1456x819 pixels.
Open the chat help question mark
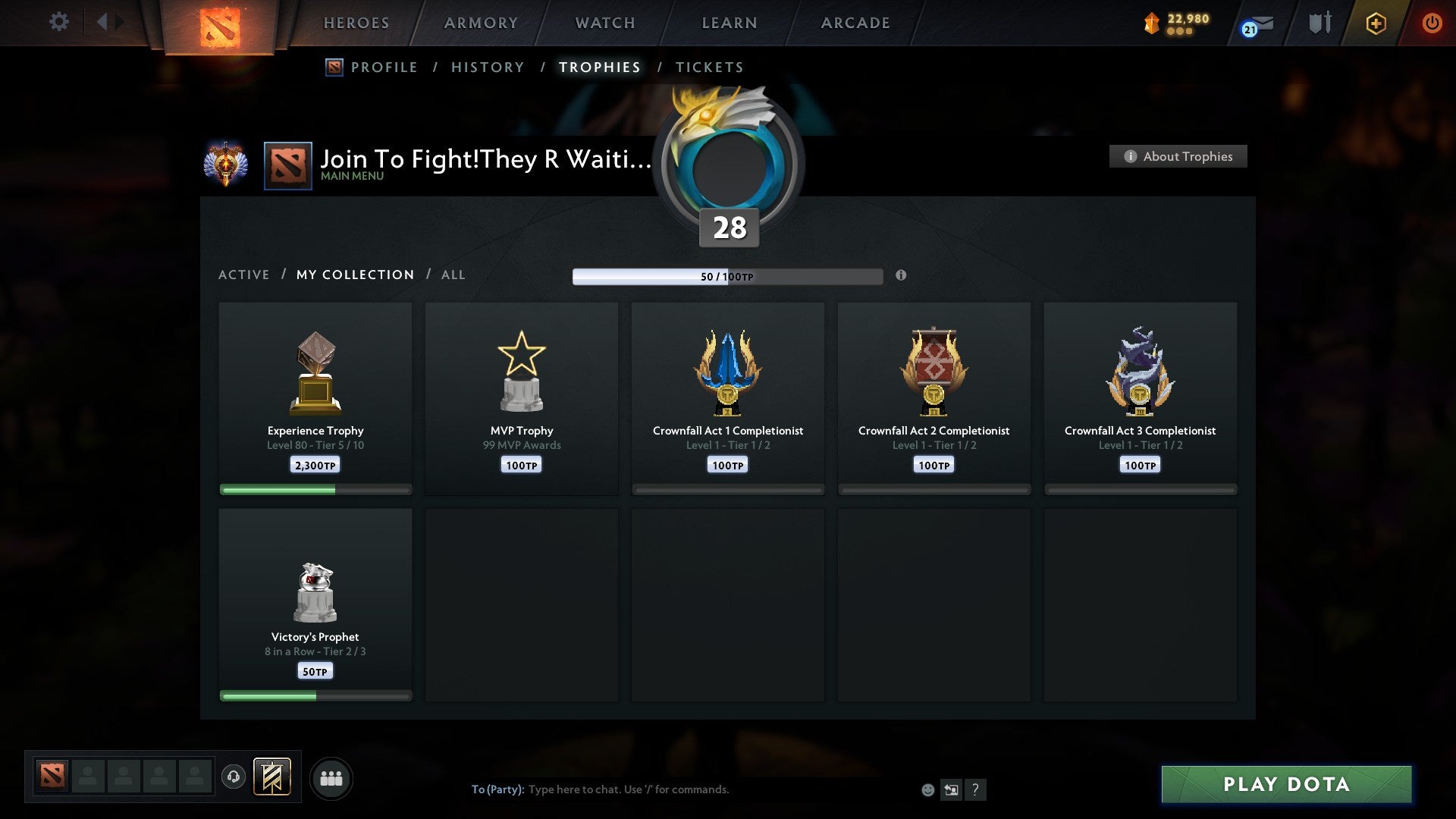tap(977, 789)
